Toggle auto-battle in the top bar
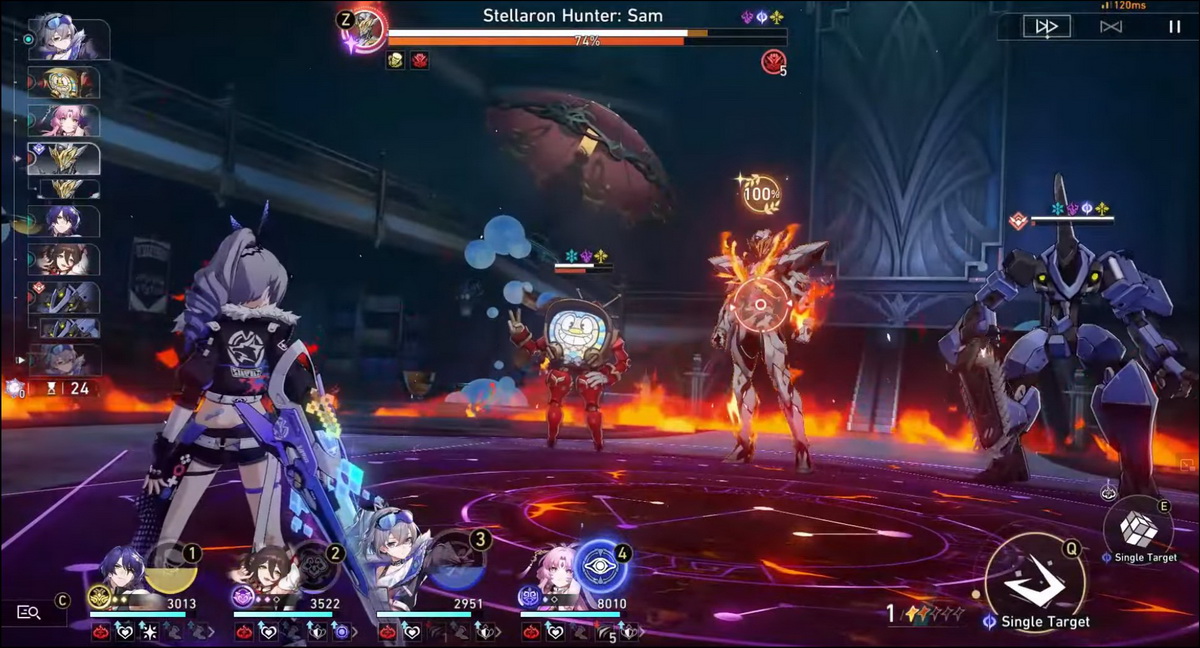 coord(1110,27)
